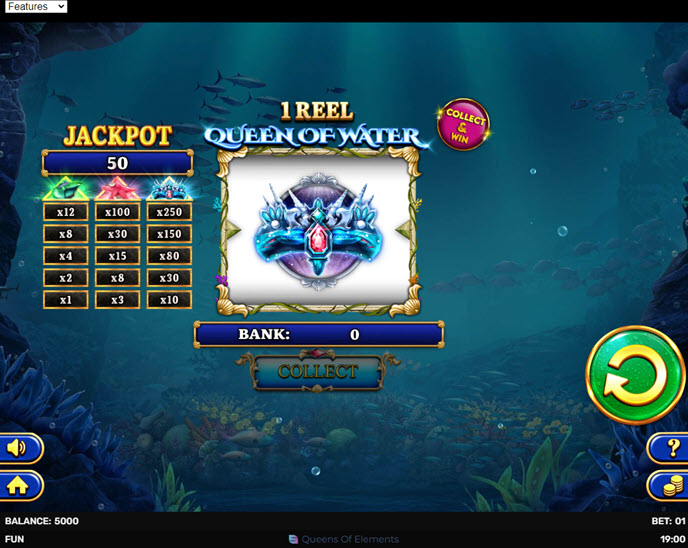
Task: Spin the reel with the green button
Action: pos(635,376)
